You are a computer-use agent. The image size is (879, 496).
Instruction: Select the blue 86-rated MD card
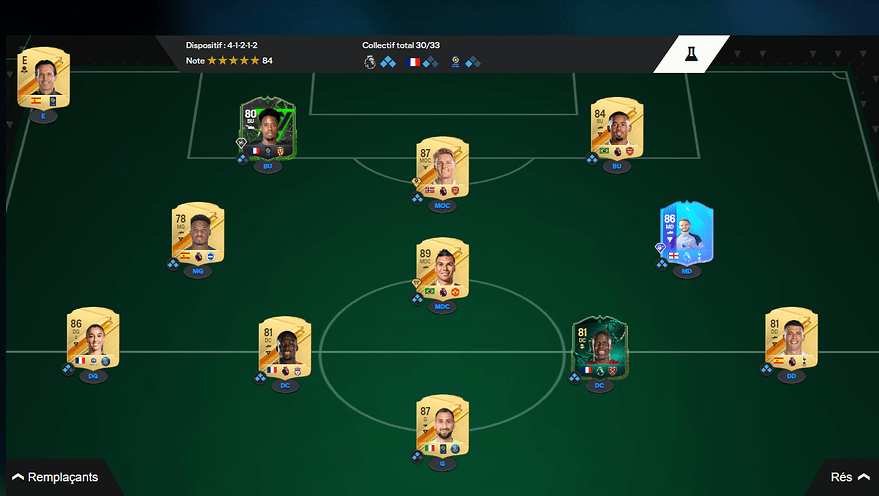(x=686, y=234)
